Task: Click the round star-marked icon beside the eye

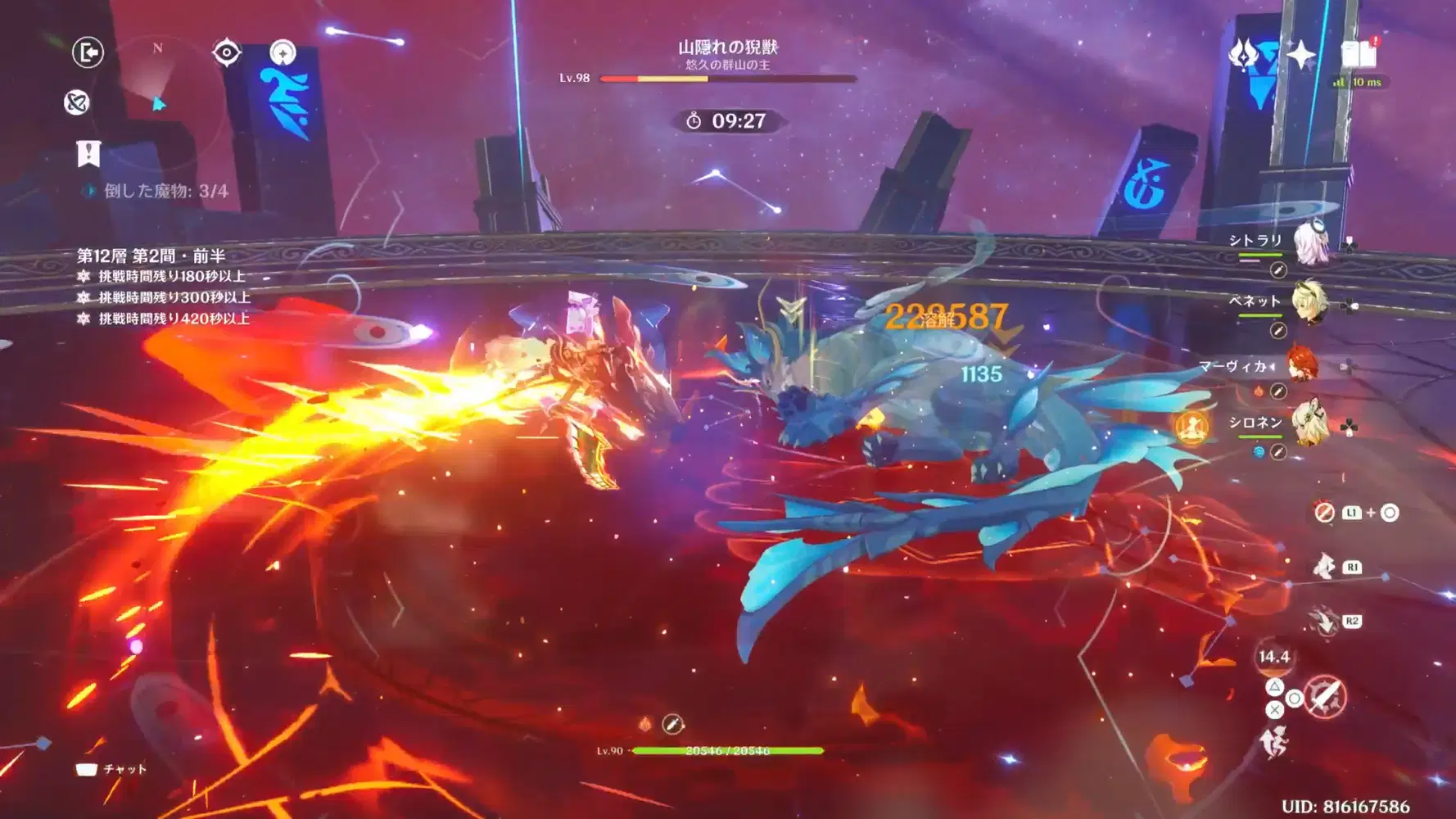Action: coord(283,52)
